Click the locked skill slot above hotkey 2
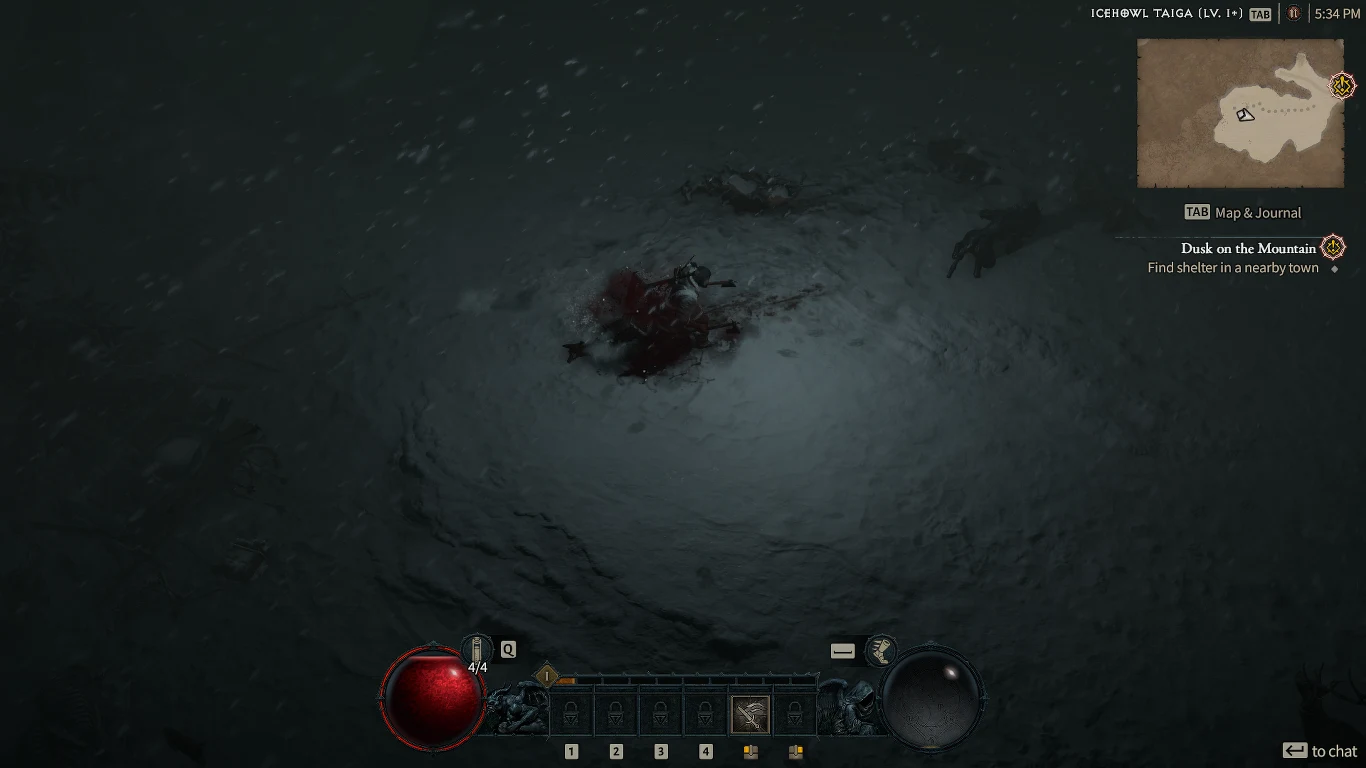 coord(615,713)
